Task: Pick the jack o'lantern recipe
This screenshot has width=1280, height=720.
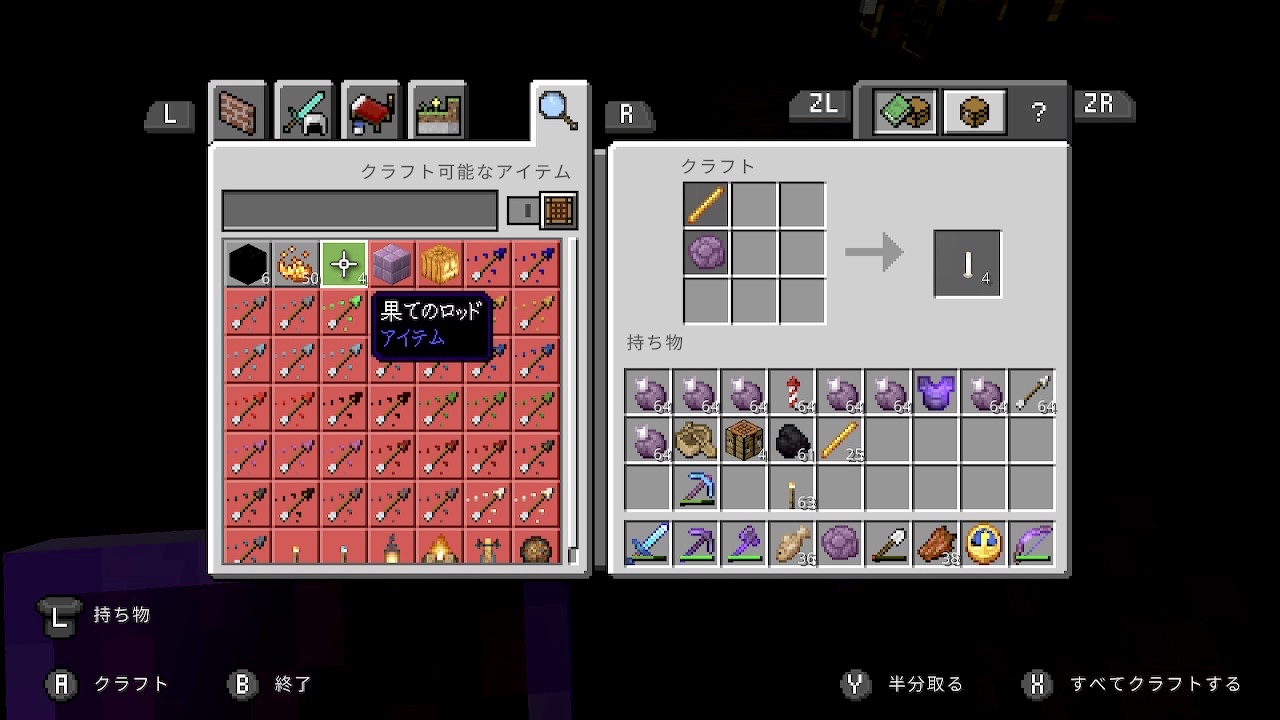Action: [x=440, y=265]
